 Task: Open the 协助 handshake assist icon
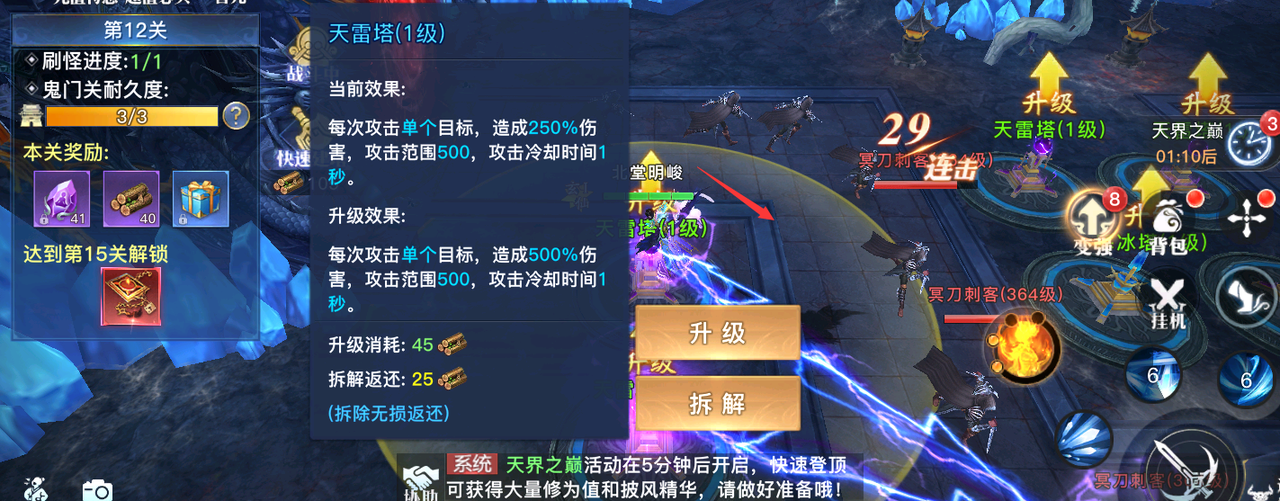click(420, 477)
